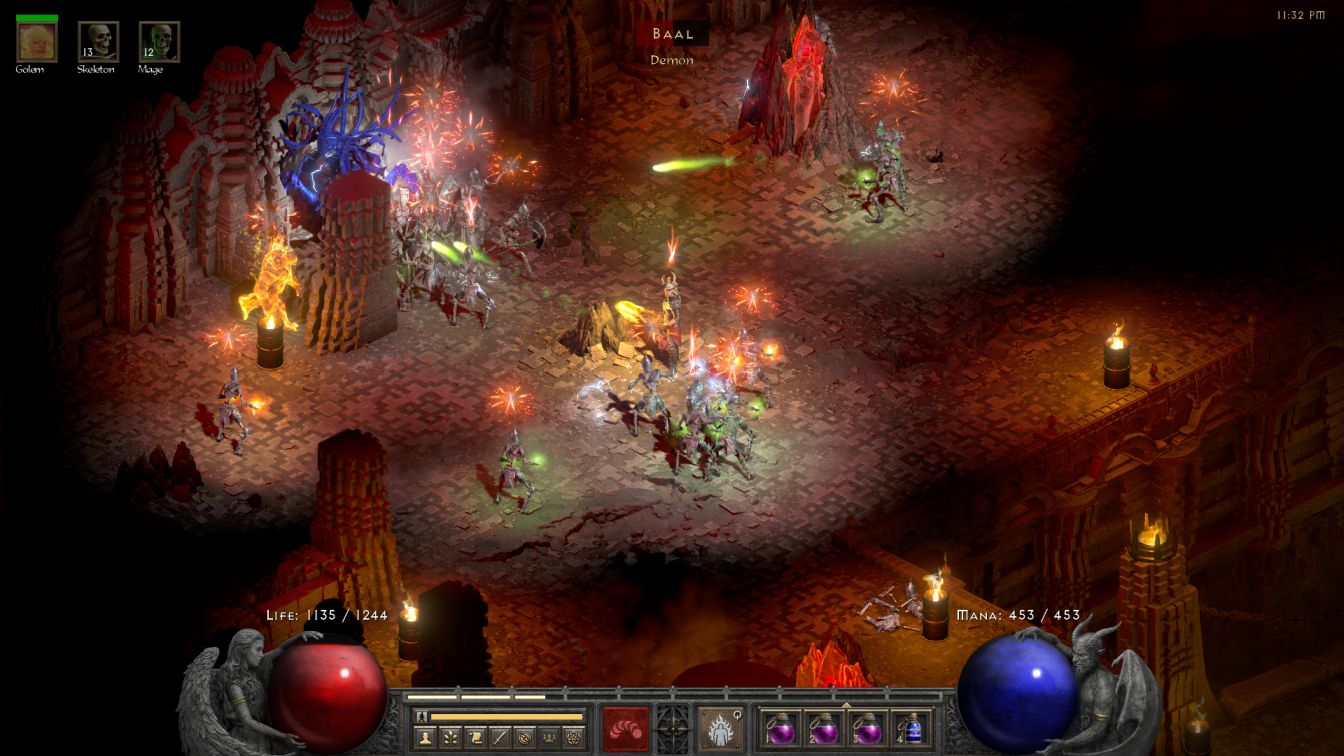Screen dimensions: 1344x756
Task: Open the game menu pentagram icon
Action: pos(575,738)
